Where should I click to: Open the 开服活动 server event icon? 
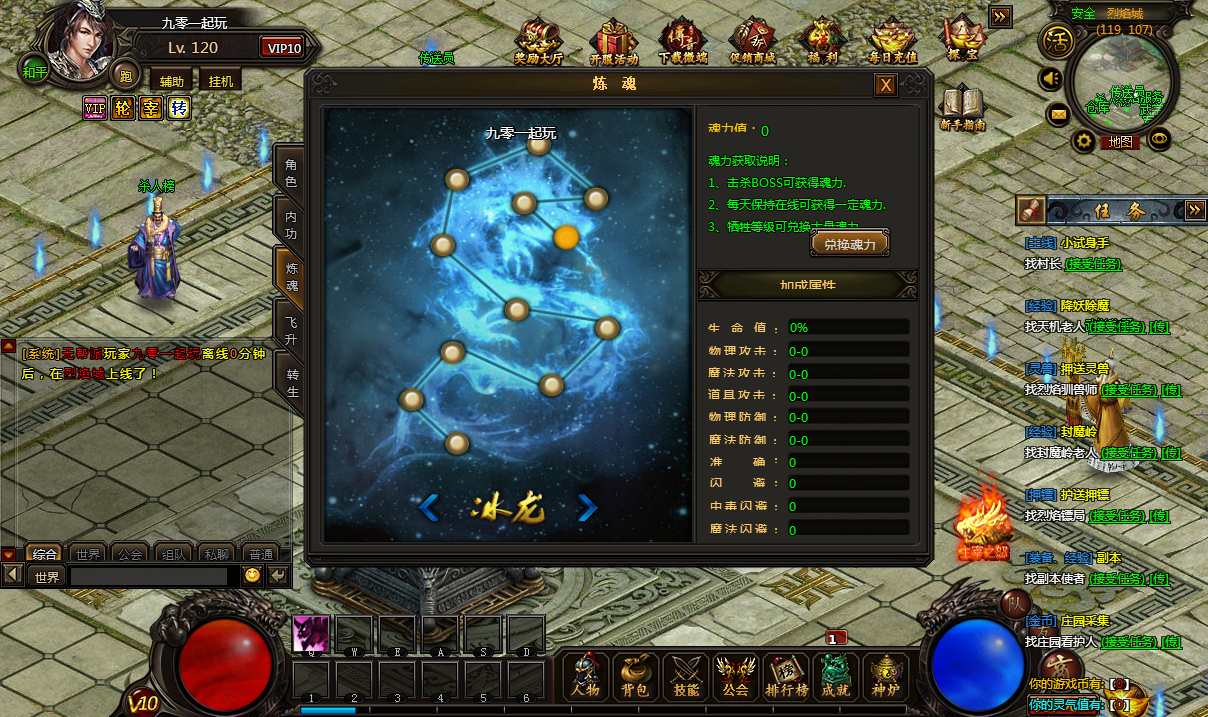coord(613,40)
